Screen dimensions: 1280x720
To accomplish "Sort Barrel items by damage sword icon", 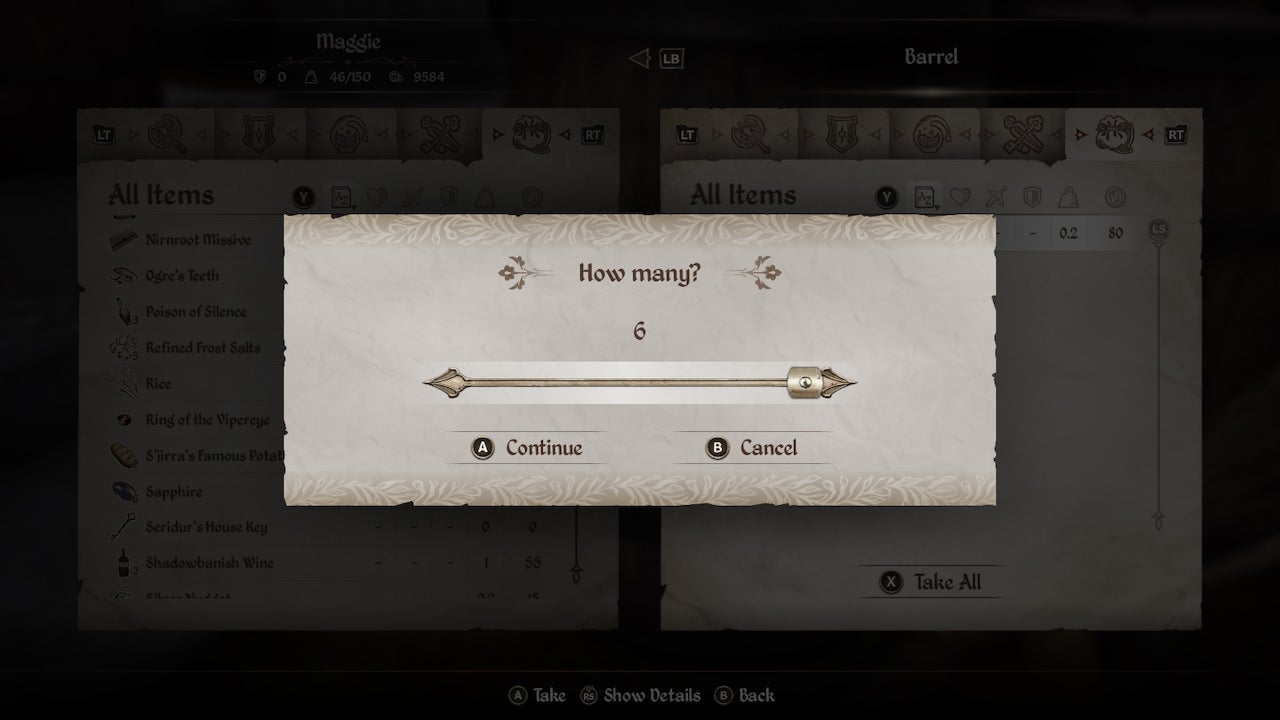I will click(x=995, y=197).
